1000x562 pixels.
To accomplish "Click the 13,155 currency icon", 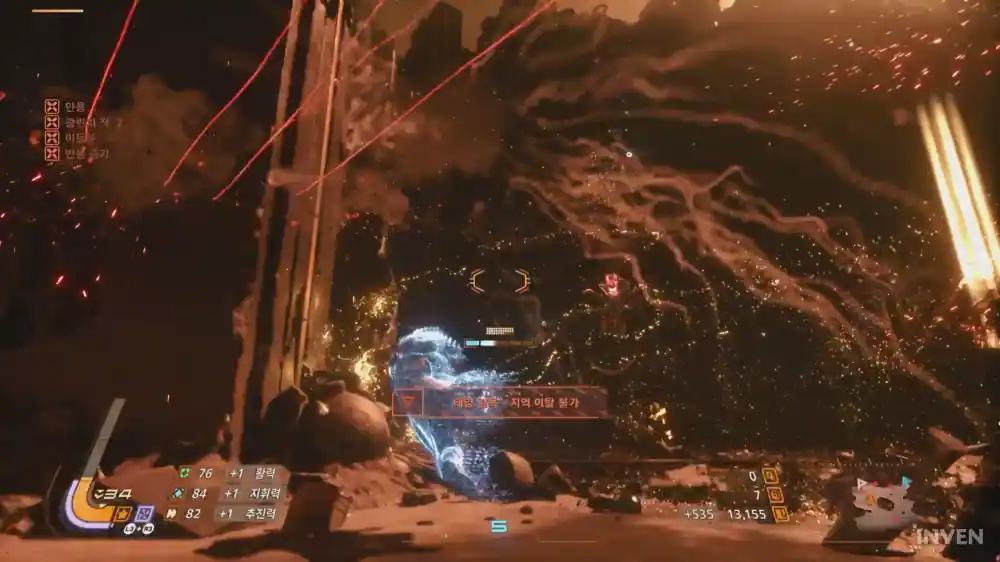I will pyautogui.click(x=780, y=514).
